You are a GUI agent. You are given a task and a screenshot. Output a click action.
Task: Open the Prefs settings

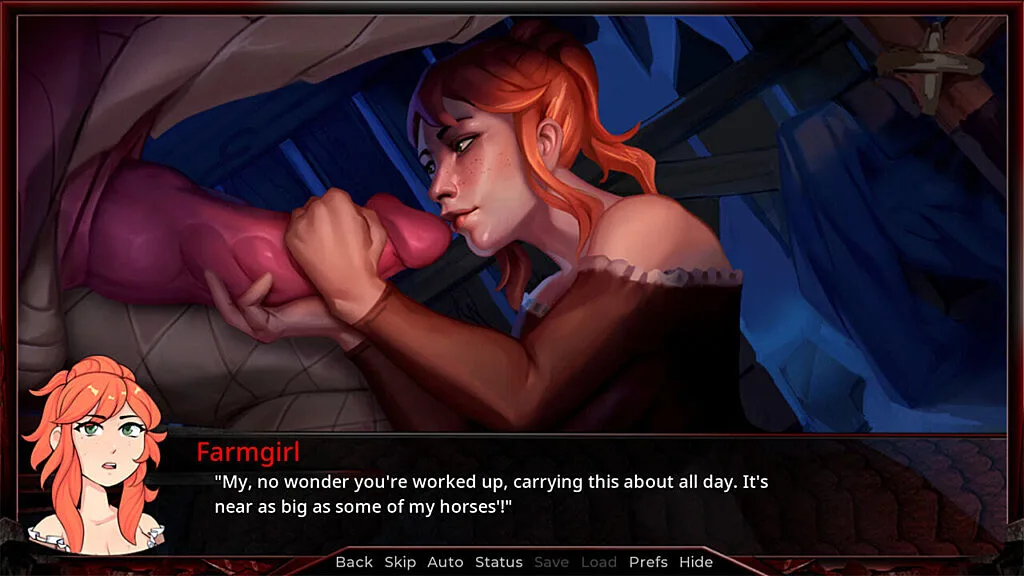pos(648,562)
